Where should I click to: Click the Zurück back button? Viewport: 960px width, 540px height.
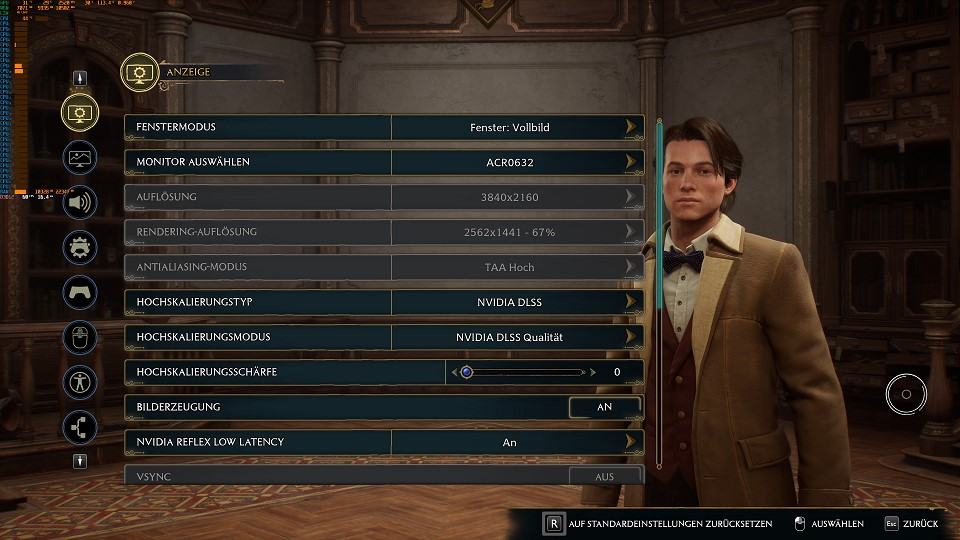(911, 524)
